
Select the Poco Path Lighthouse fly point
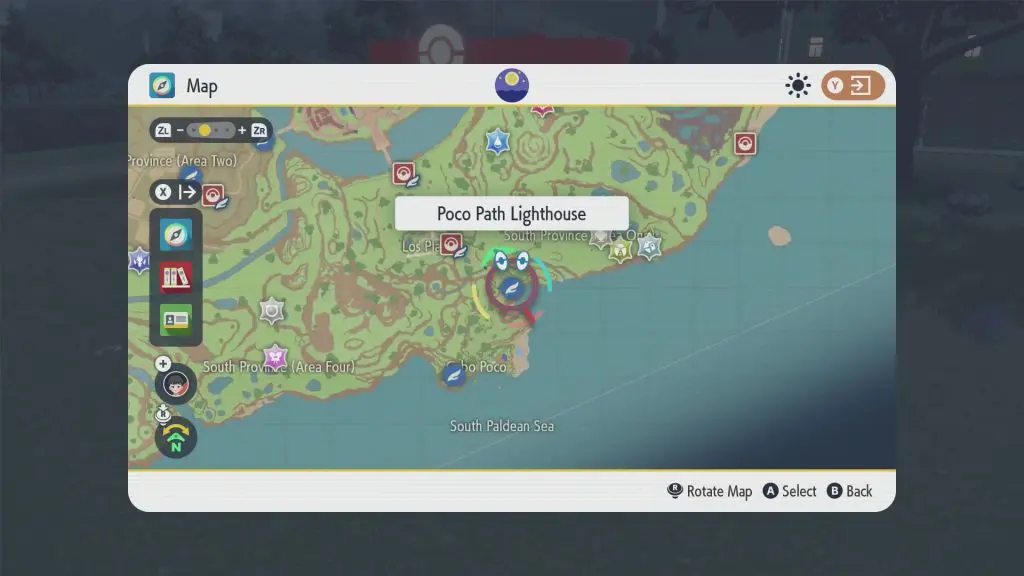[x=513, y=288]
